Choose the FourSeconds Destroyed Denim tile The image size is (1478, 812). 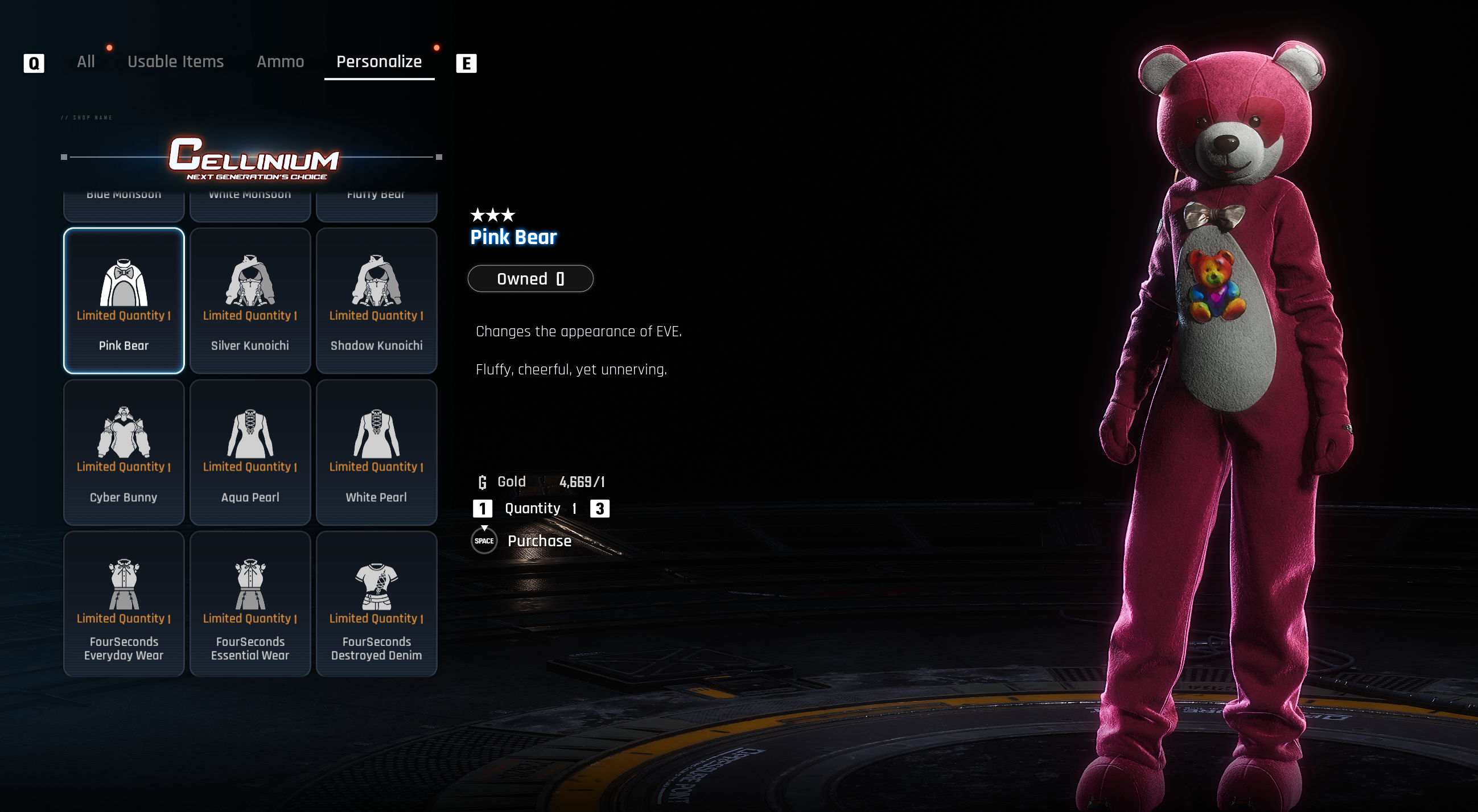pyautogui.click(x=376, y=604)
